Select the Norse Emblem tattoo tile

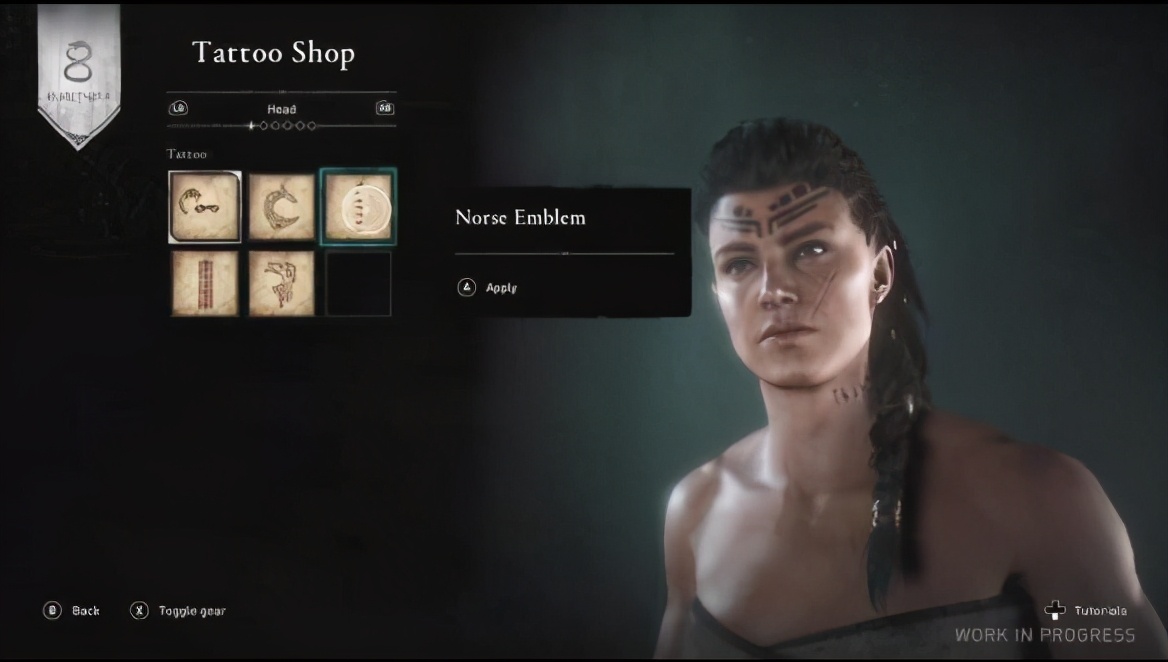[x=358, y=207]
